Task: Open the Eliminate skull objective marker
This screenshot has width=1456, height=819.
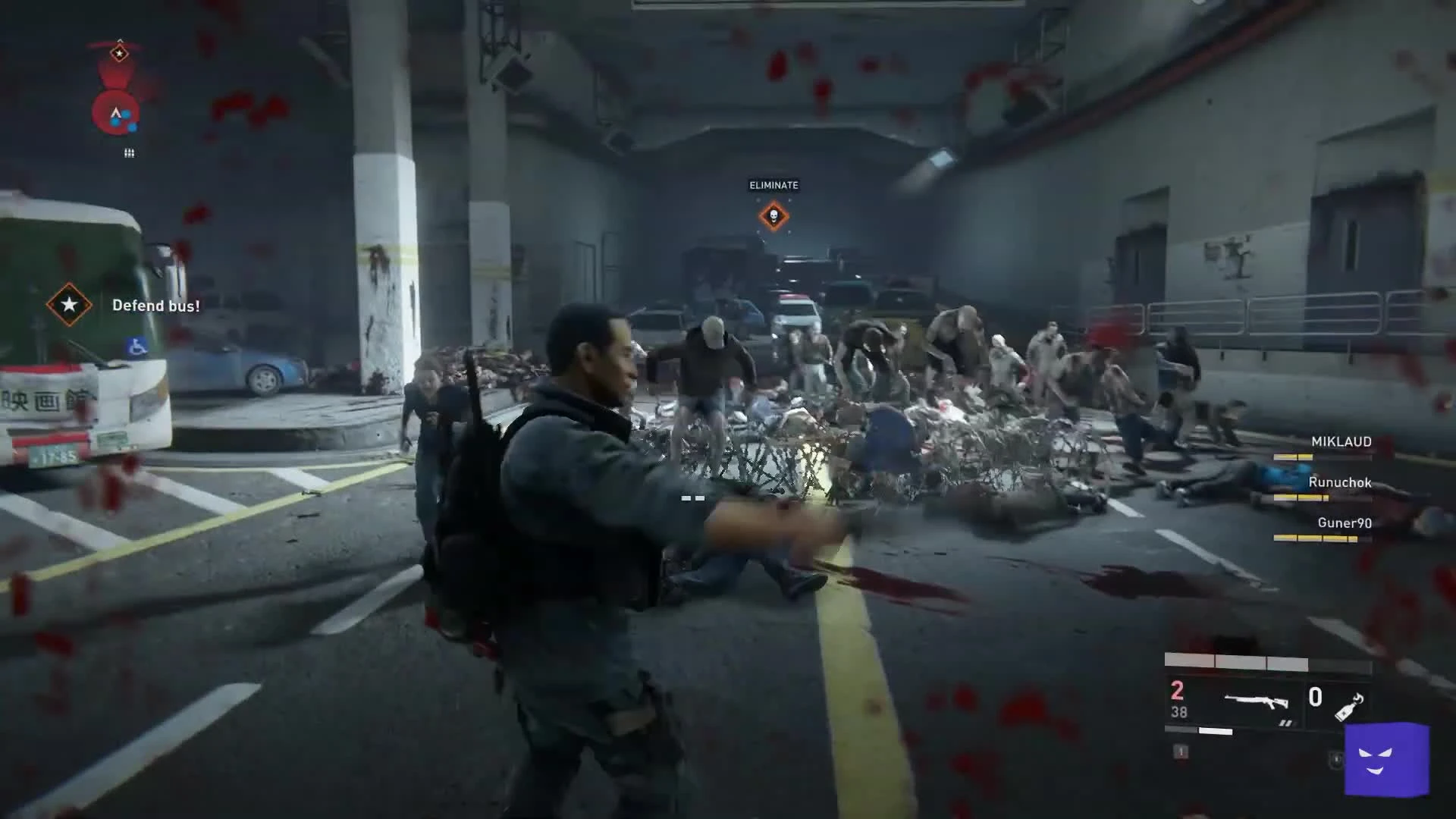Action: tap(774, 216)
